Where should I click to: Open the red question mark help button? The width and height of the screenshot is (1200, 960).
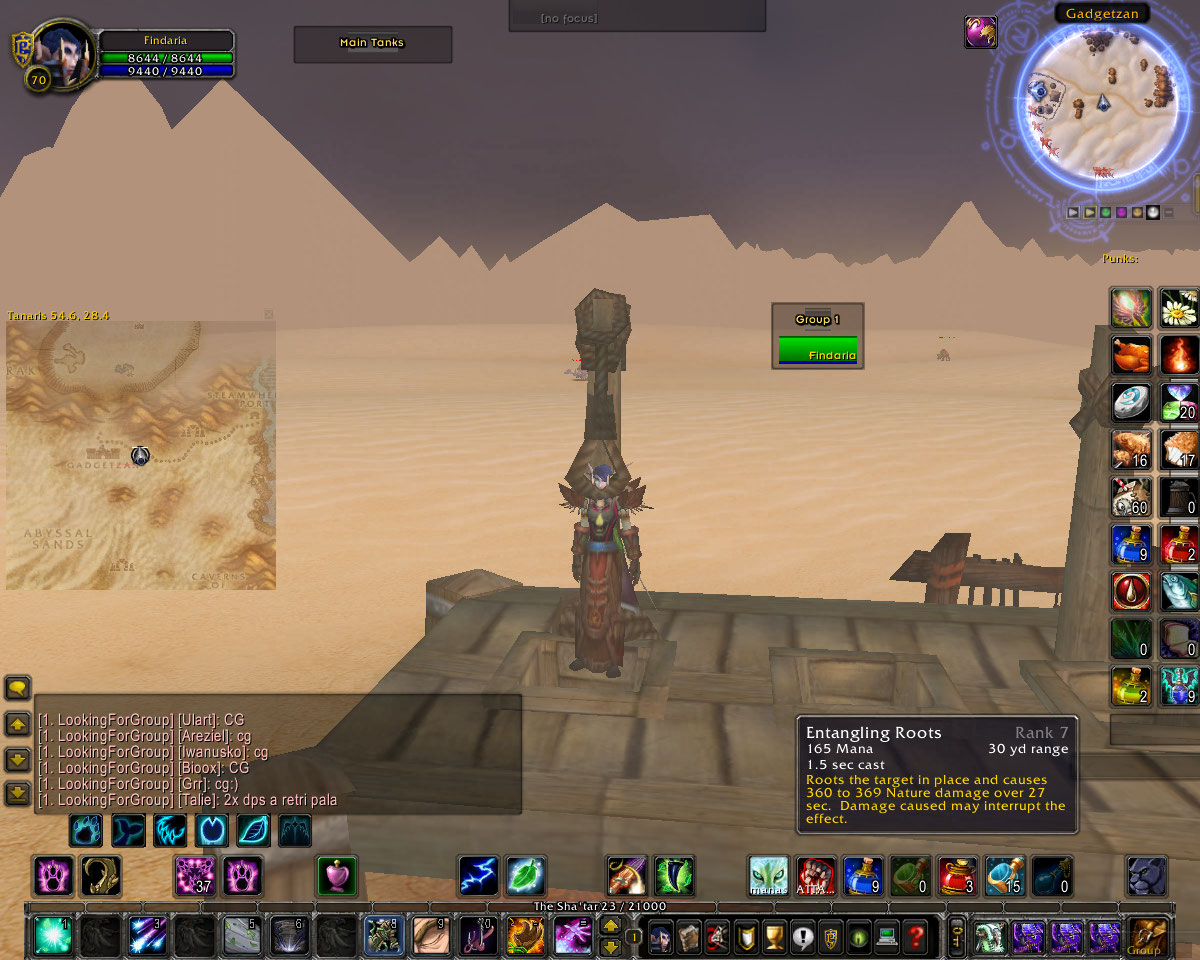916,938
